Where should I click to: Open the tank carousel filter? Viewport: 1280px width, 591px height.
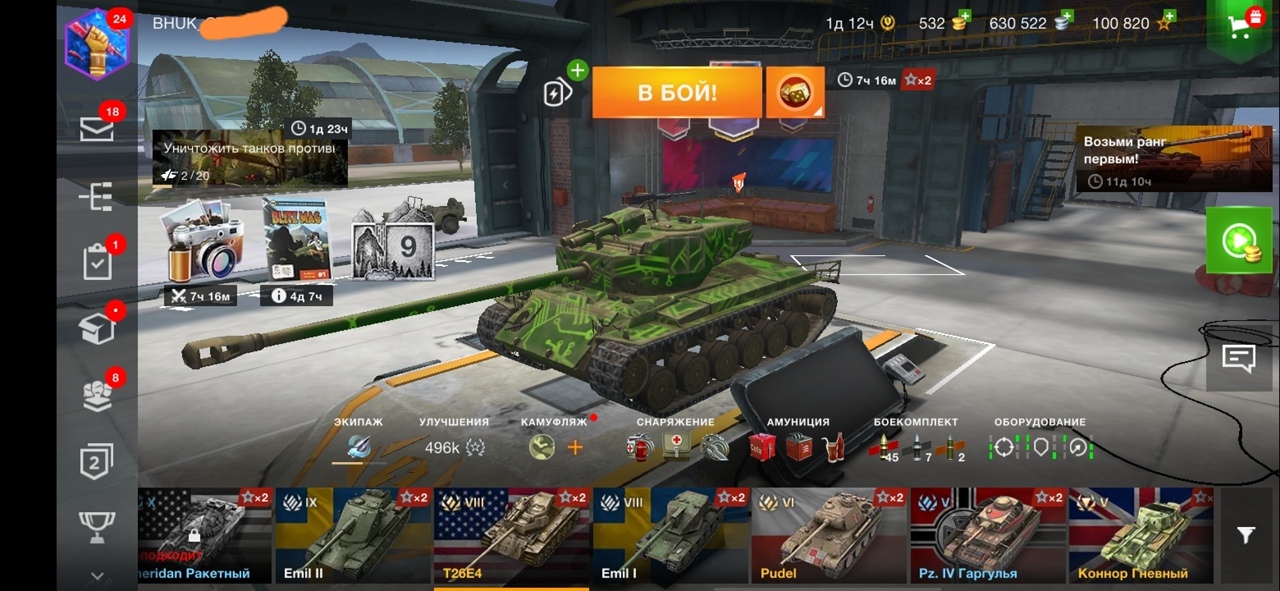(1245, 536)
